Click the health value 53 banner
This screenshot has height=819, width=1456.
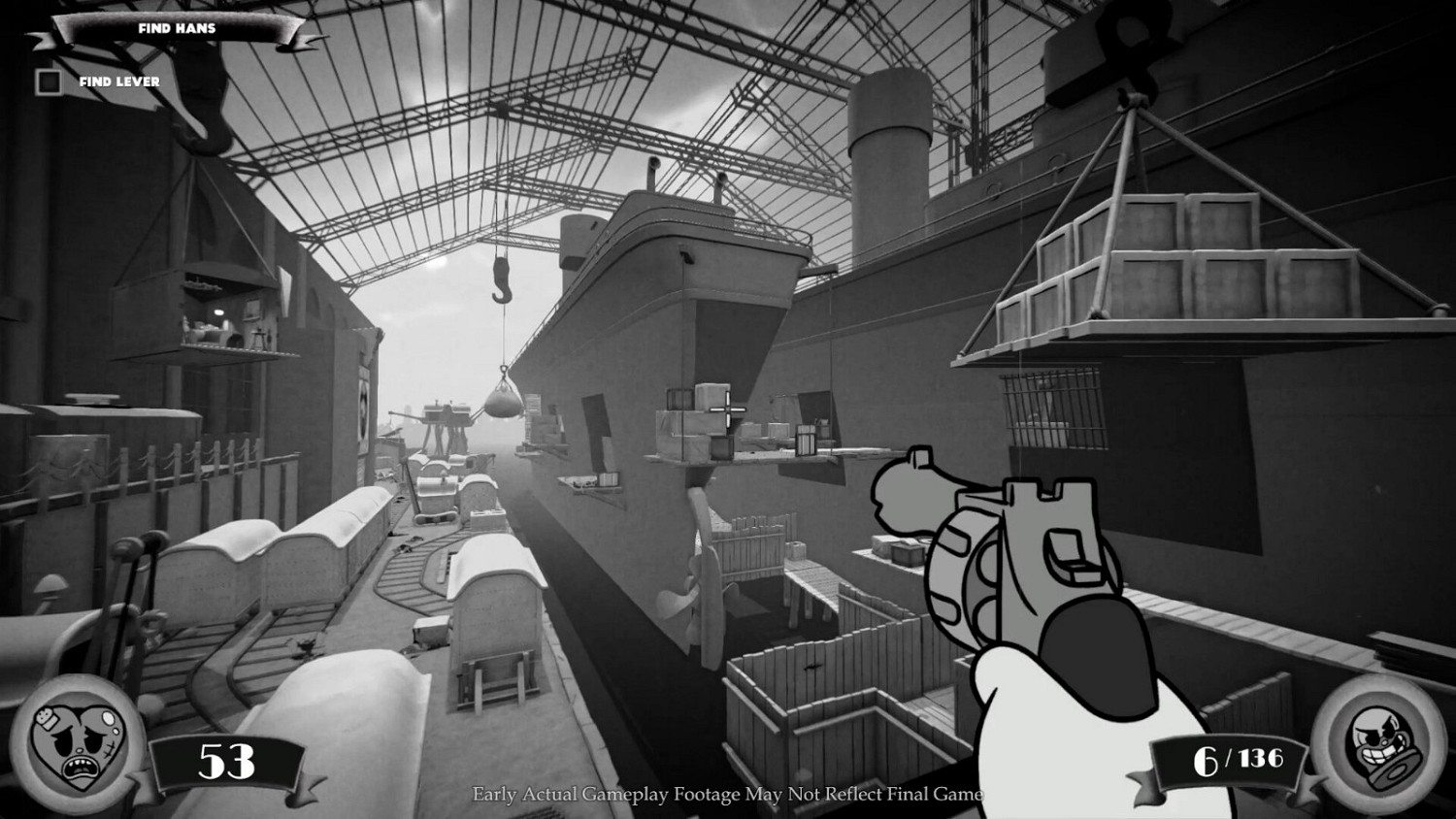pyautogui.click(x=223, y=763)
